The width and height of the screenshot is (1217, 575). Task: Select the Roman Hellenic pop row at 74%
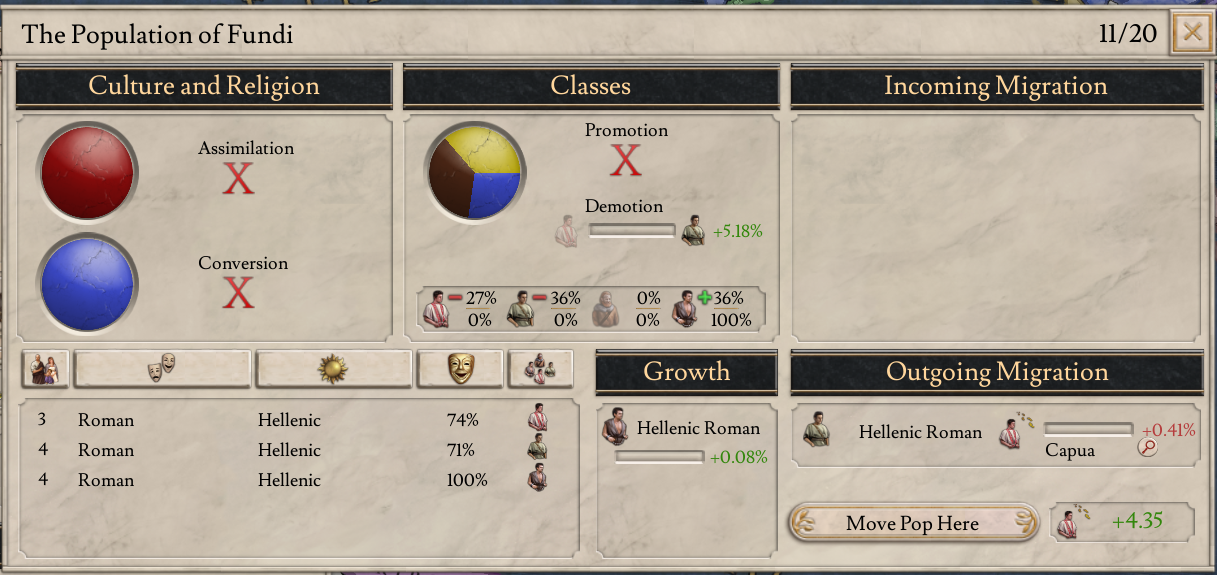pyautogui.click(x=290, y=420)
